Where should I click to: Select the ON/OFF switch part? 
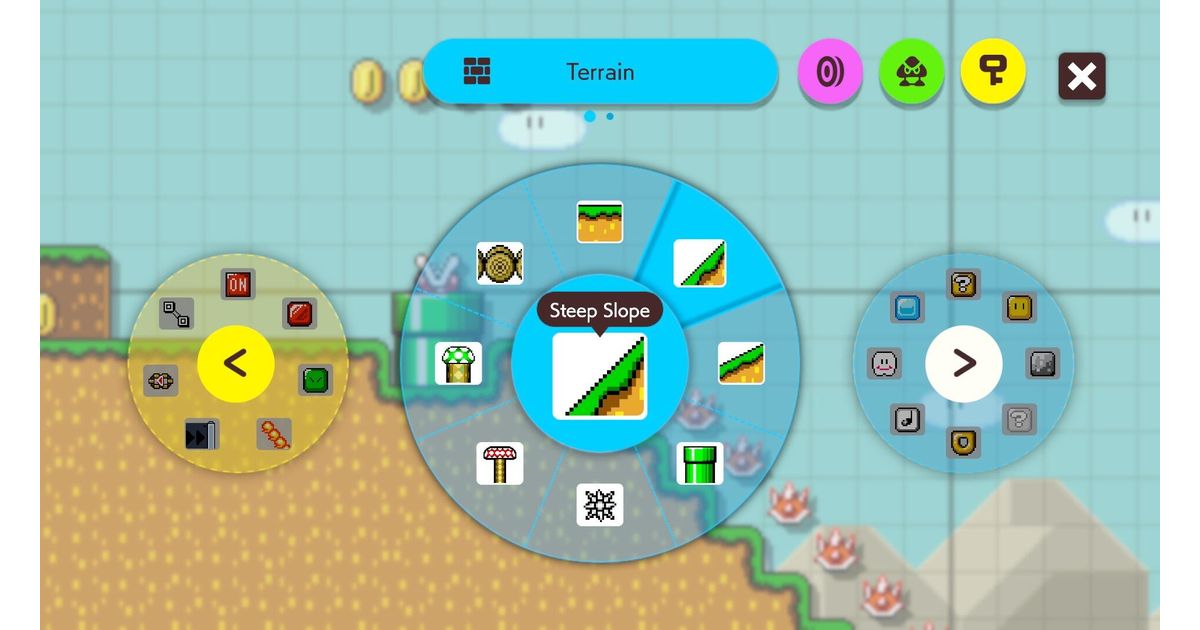point(237,285)
